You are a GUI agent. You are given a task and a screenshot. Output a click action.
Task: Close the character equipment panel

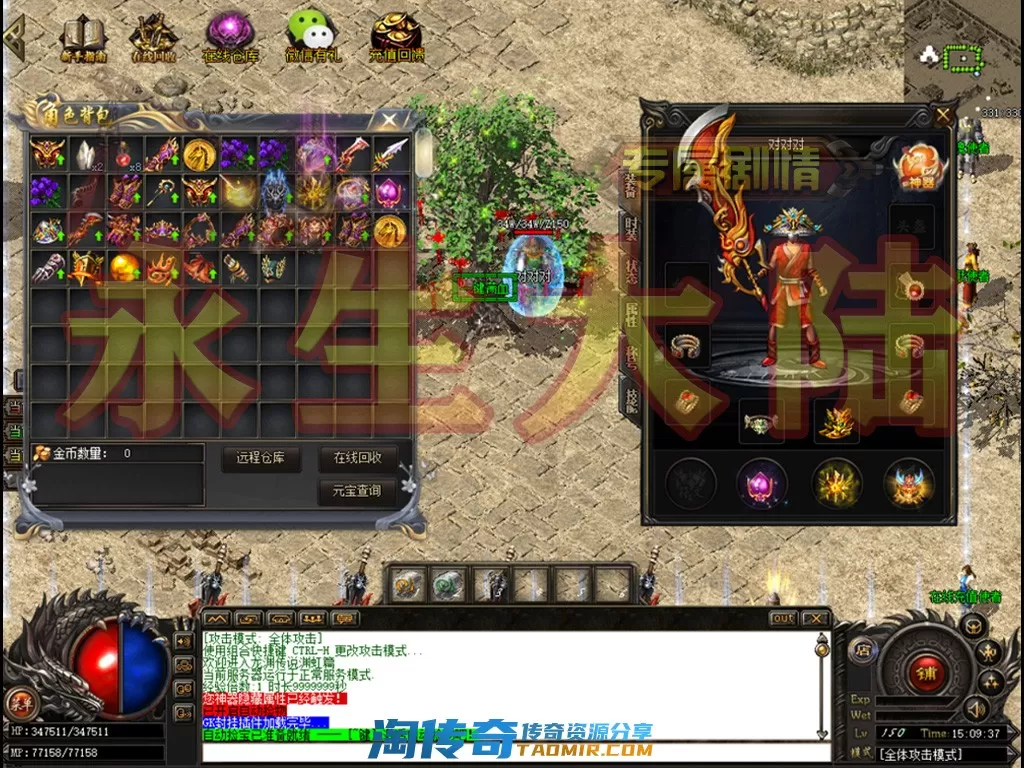coord(942,115)
